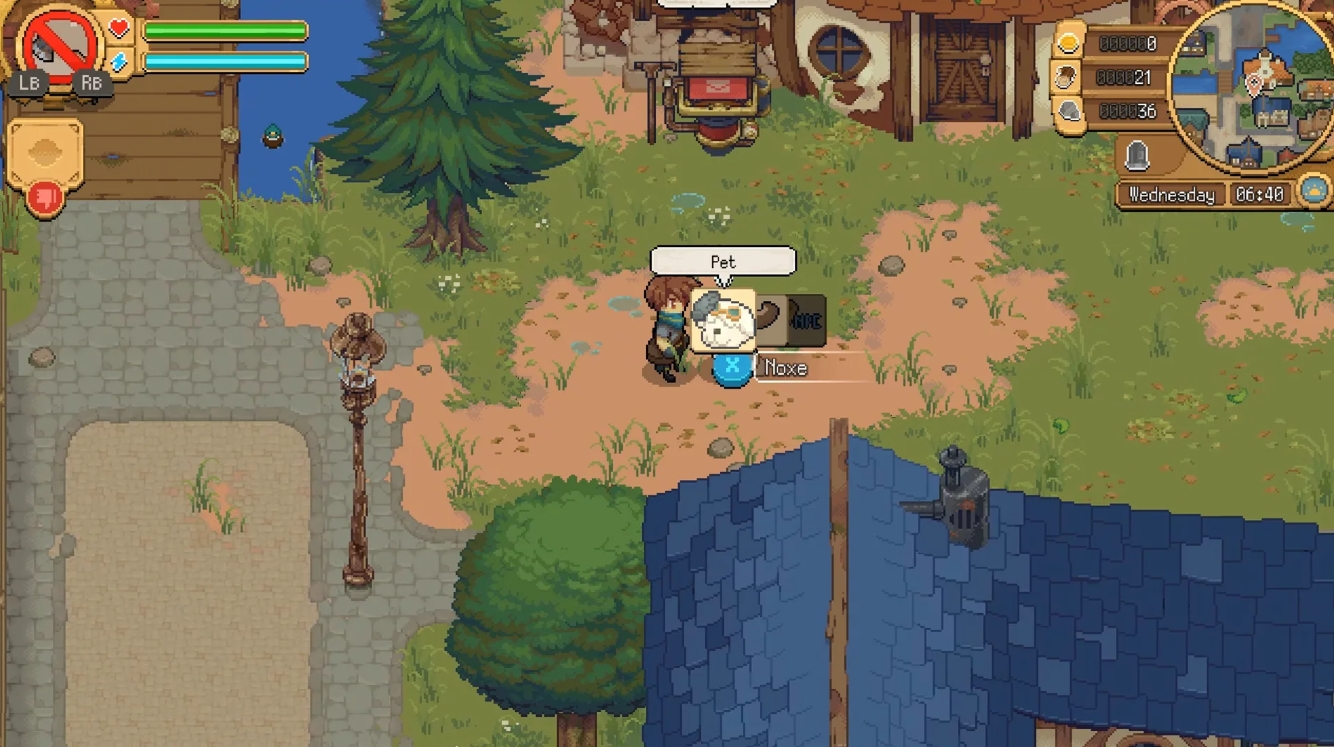Image resolution: width=1334 pixels, height=747 pixels.
Task: Click the 06:40 clock display
Action: pos(1262,195)
